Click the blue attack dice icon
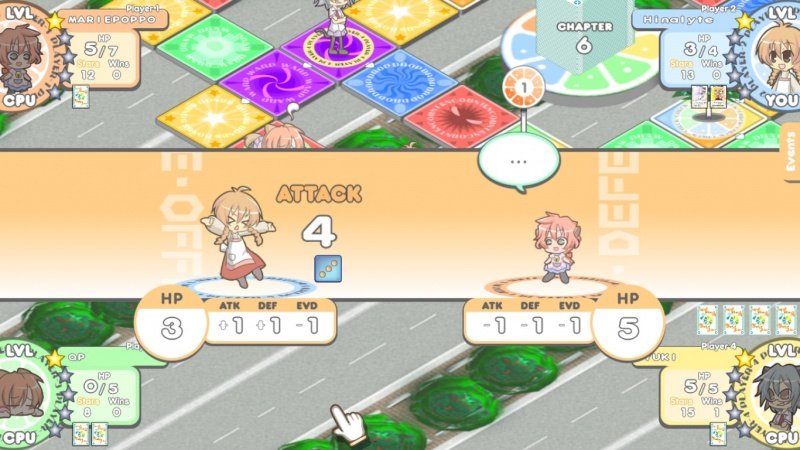The image size is (800, 450). point(326,268)
